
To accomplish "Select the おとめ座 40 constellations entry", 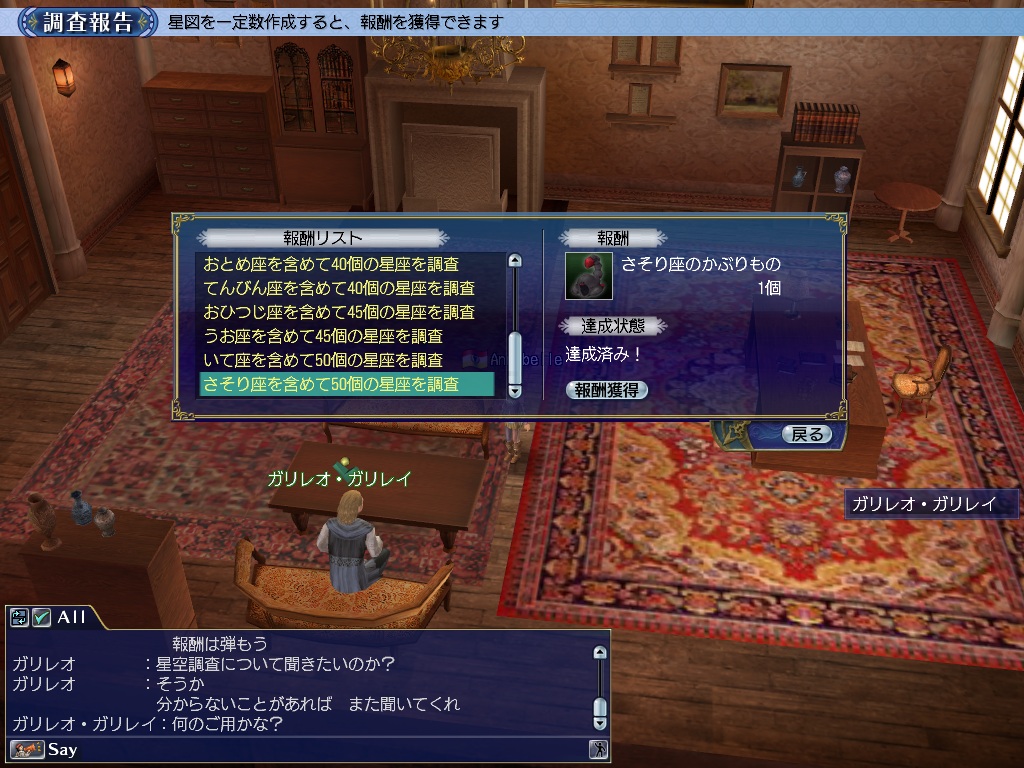I will coord(331,264).
